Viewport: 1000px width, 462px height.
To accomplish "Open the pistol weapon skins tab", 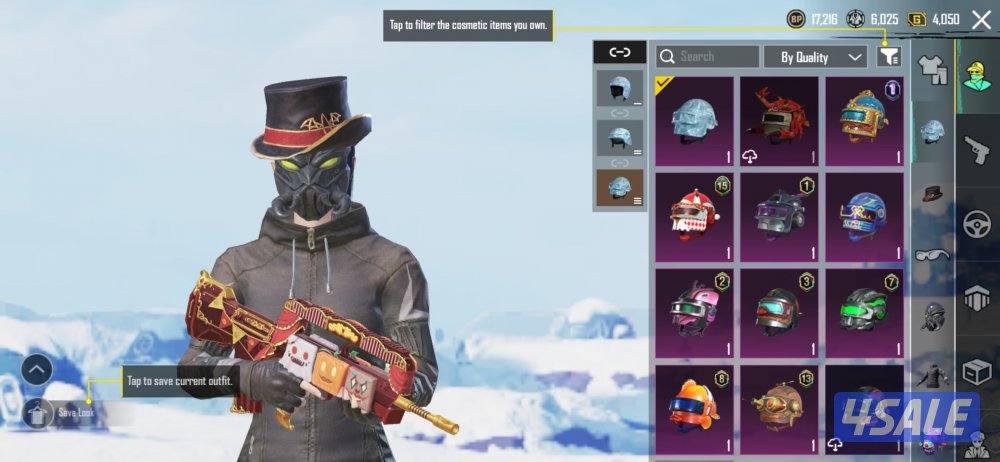I will click(x=977, y=149).
